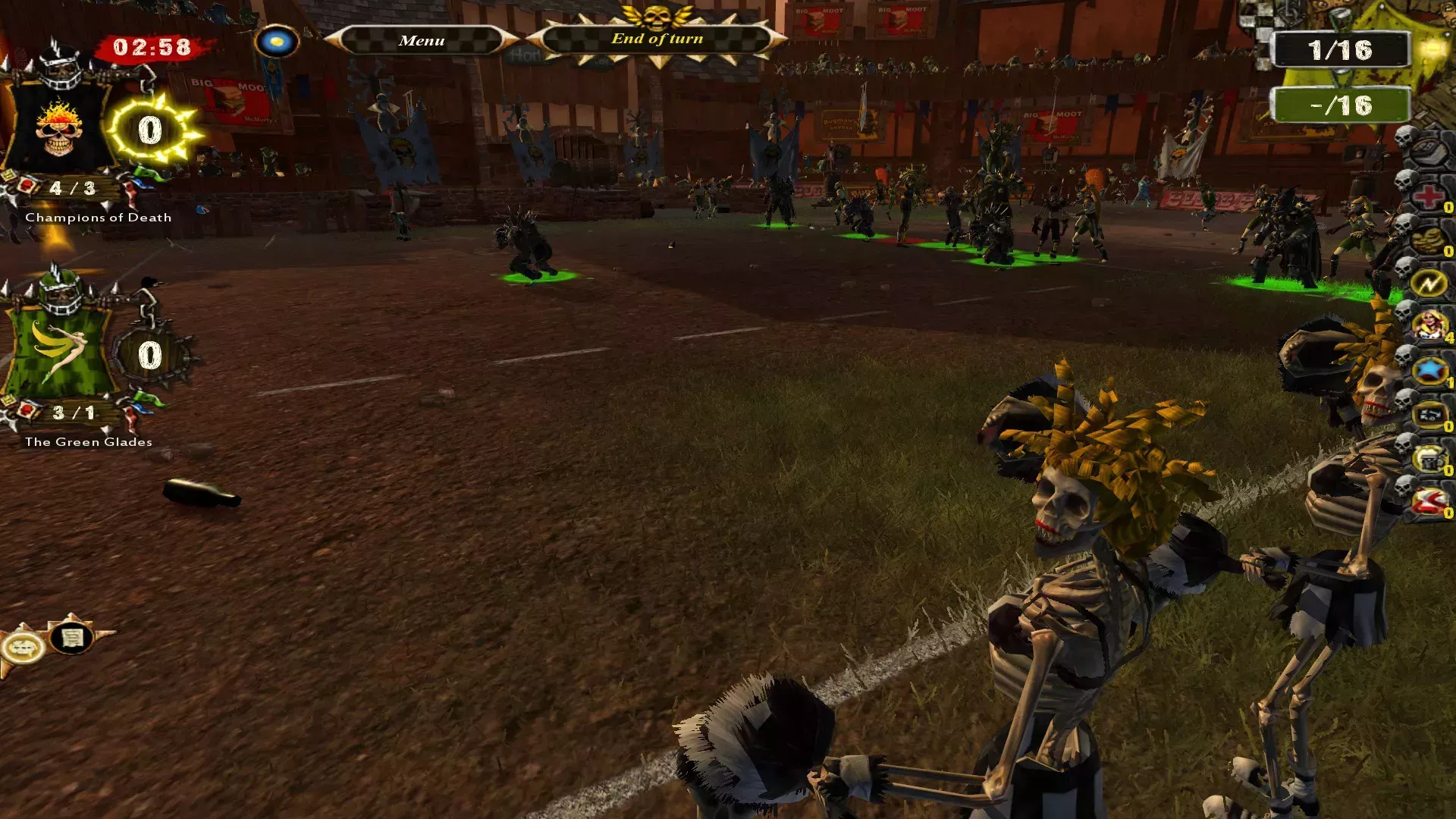Click the beer mug icon

pyautogui.click(x=1429, y=459)
